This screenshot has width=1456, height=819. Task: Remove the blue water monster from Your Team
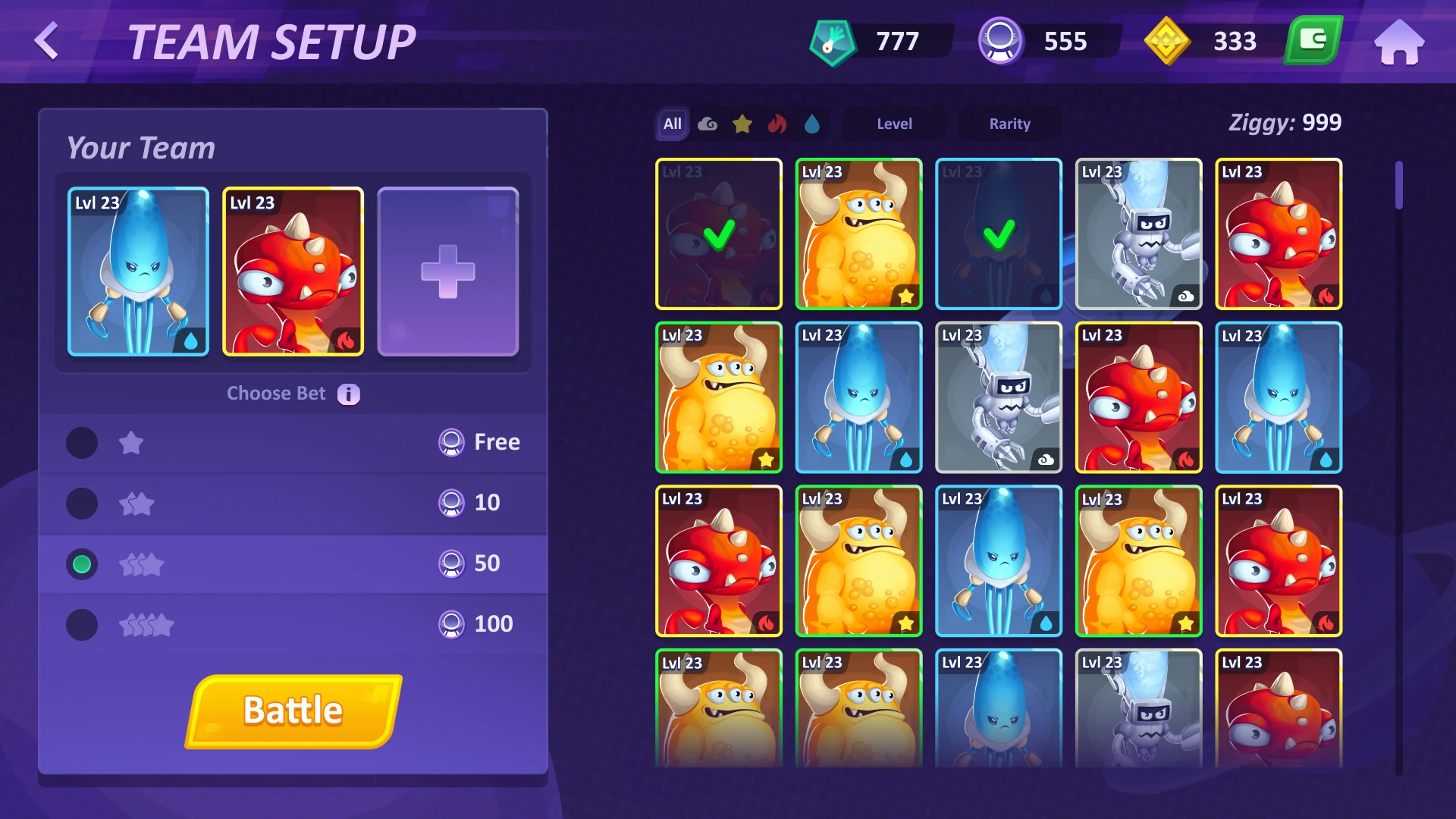click(x=138, y=271)
